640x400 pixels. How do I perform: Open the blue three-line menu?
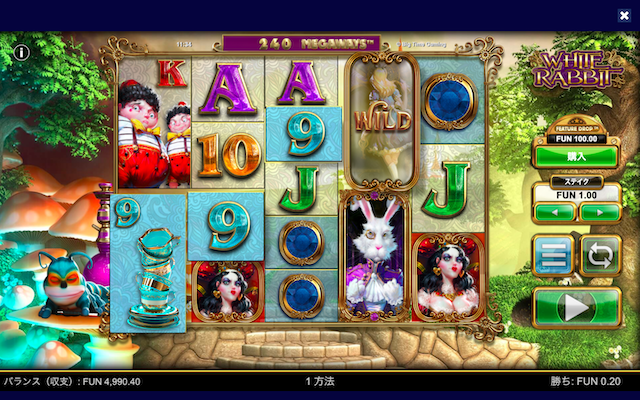552,255
